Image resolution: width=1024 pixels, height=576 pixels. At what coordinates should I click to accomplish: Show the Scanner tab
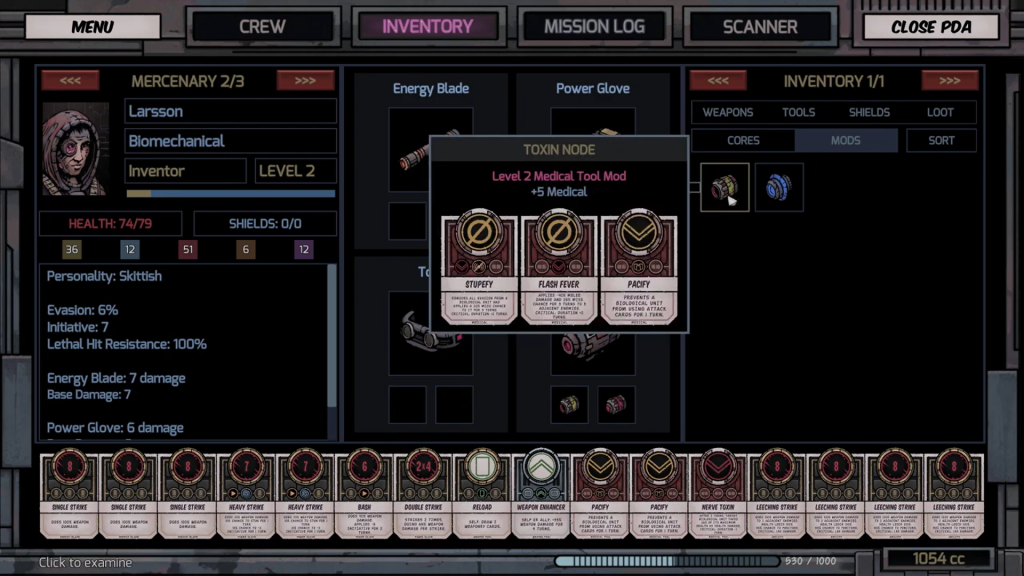(760, 27)
